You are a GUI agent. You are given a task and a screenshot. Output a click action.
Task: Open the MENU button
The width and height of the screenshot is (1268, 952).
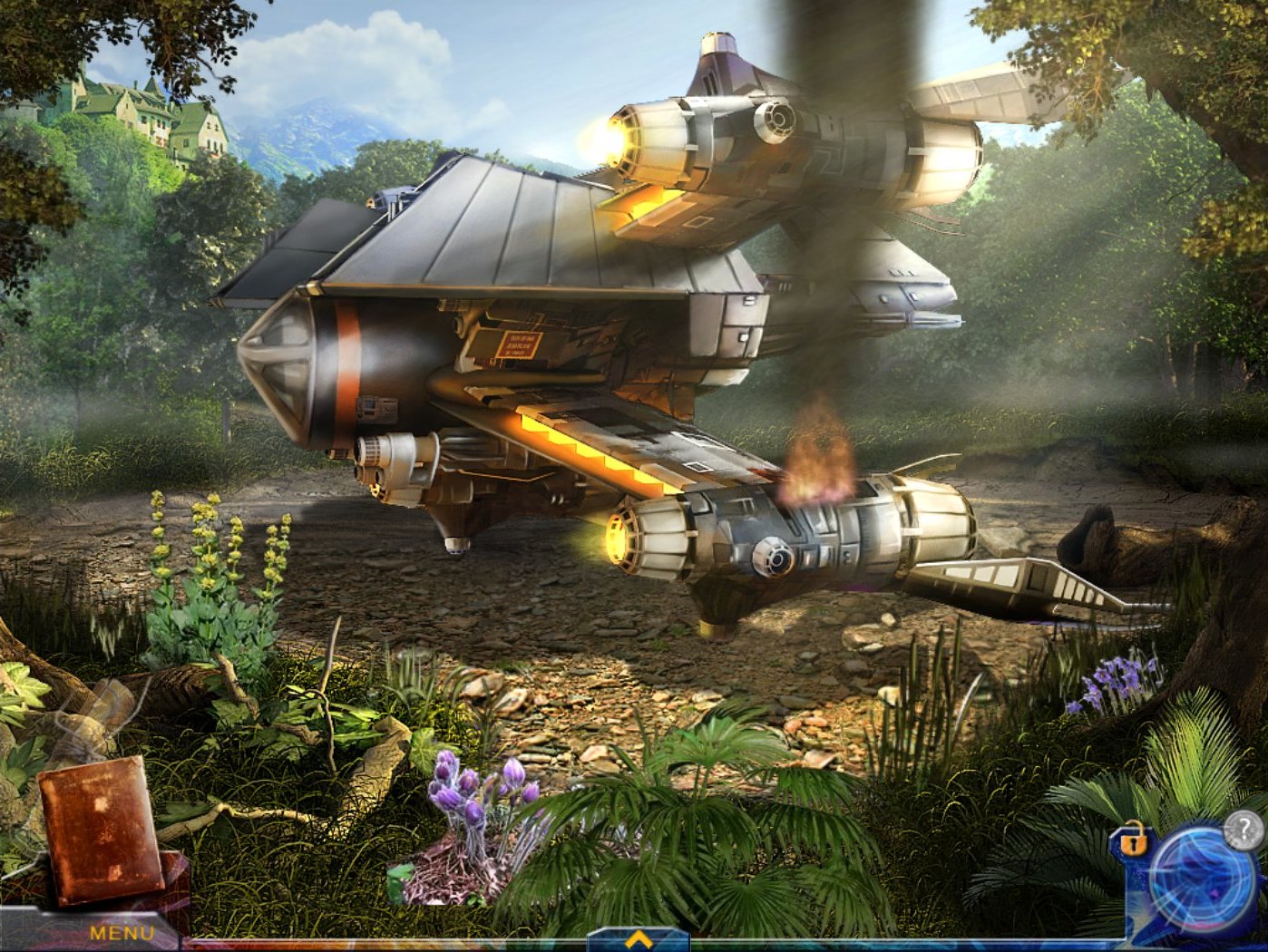click(x=122, y=932)
